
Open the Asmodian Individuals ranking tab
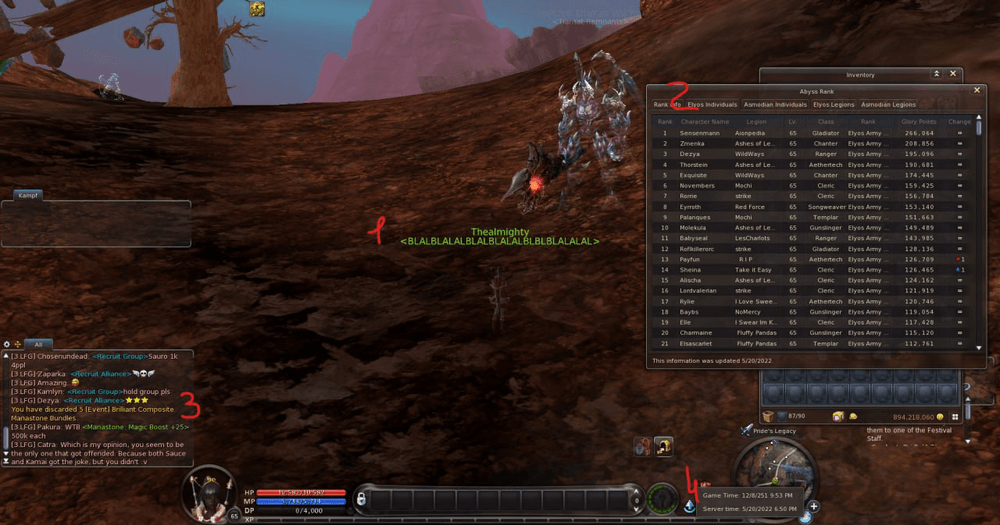(x=776, y=104)
